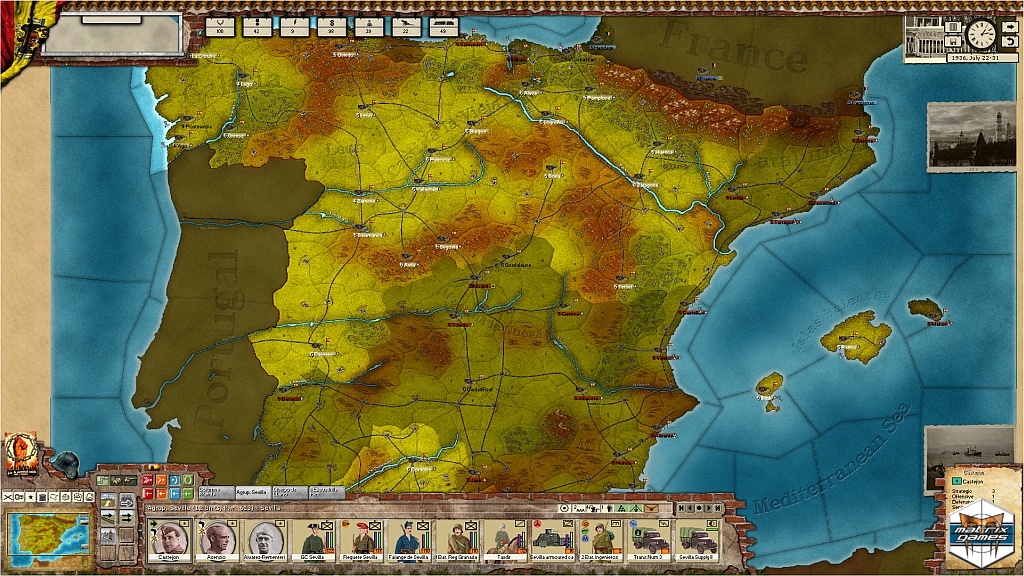Screen dimensions: 1024x576
Task: Select the Sevilla Supply II wagon
Action: pos(698,541)
